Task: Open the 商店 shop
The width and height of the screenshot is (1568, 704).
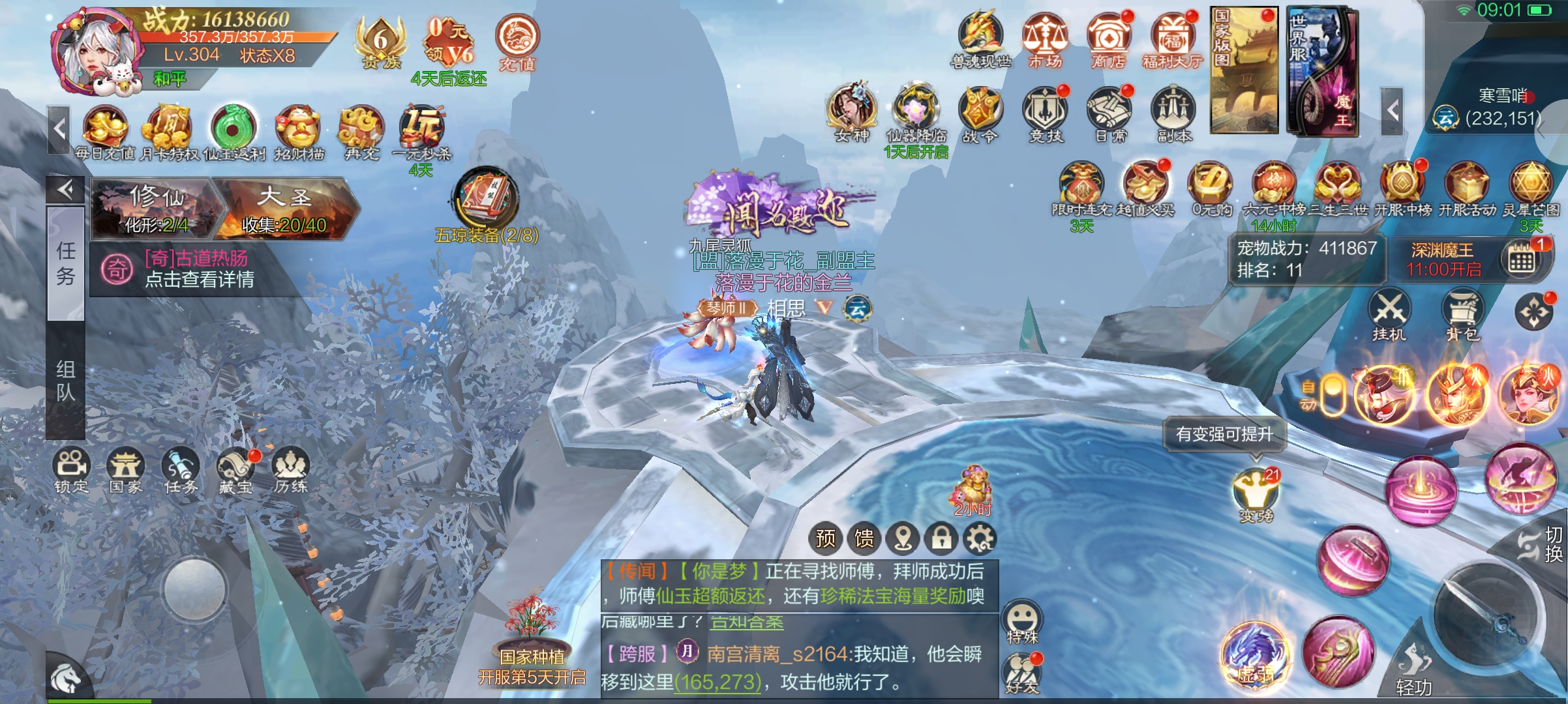Action: (1109, 39)
